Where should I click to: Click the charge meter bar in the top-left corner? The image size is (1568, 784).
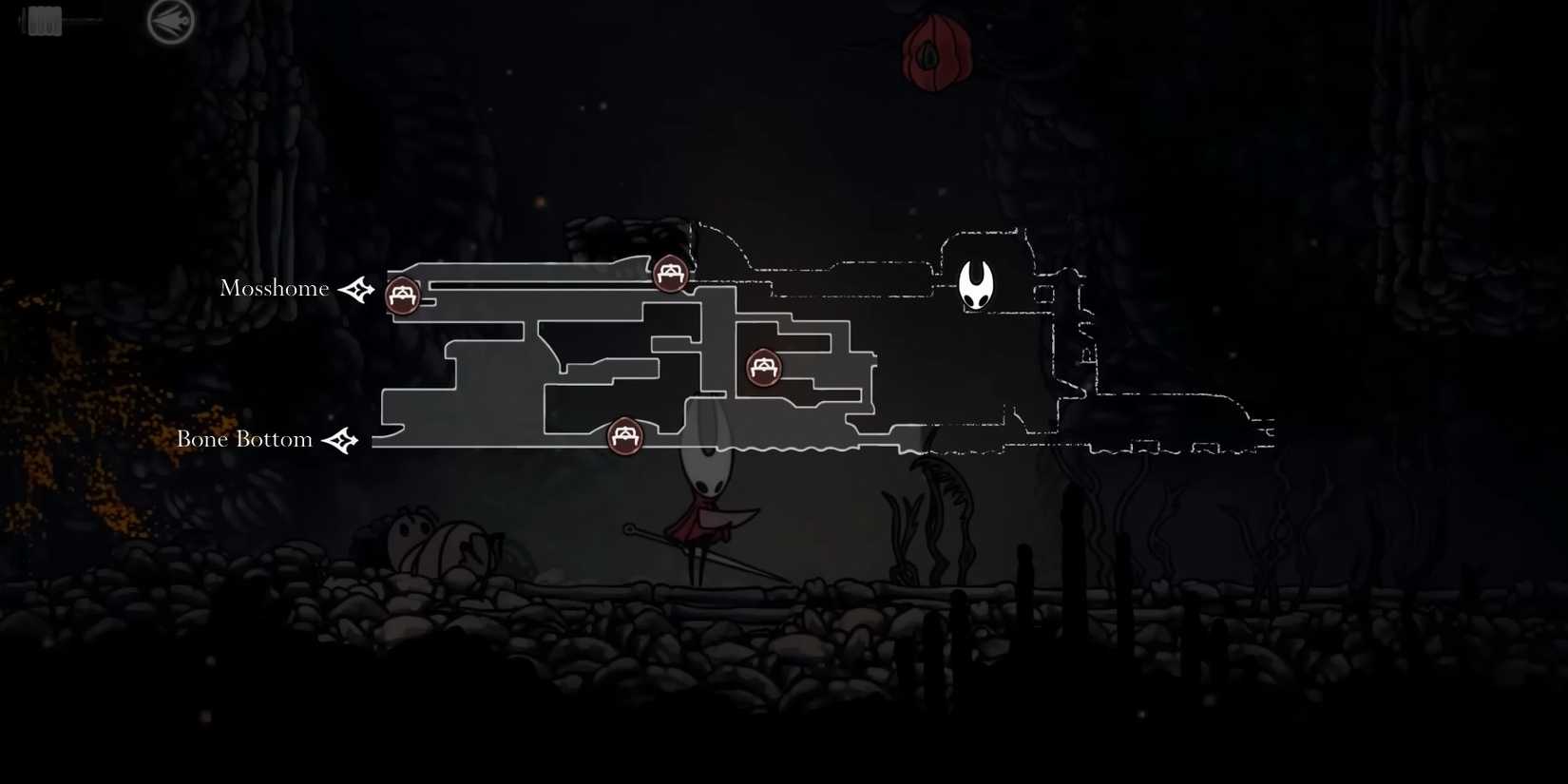click(43, 19)
